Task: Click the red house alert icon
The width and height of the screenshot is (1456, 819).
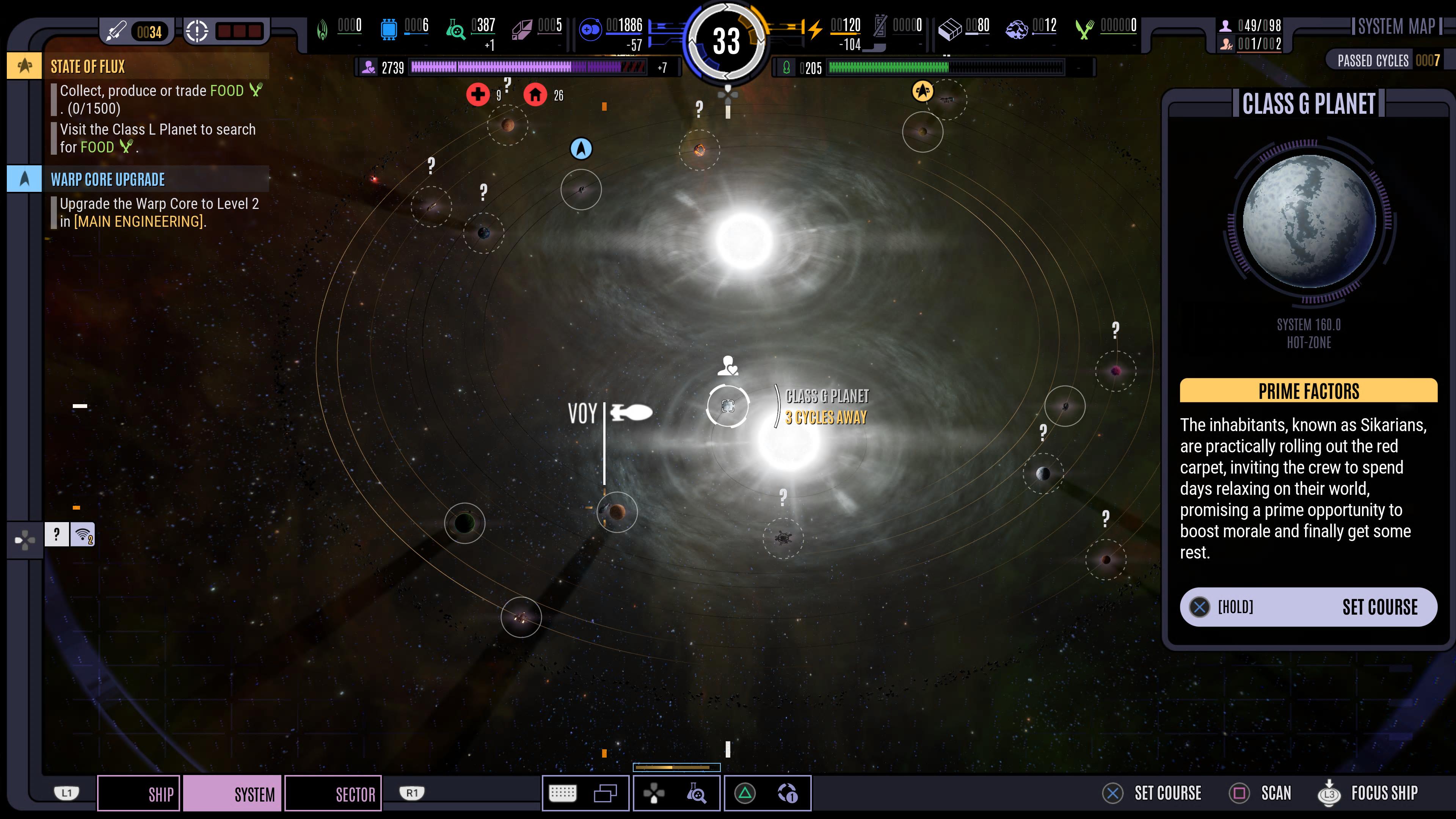Action: [x=535, y=94]
